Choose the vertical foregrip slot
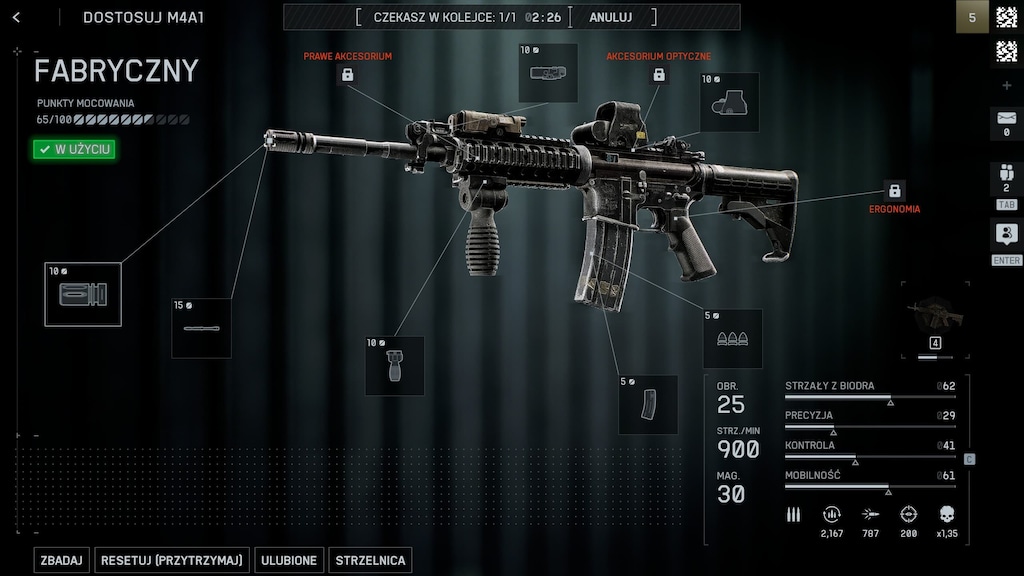 [394, 366]
